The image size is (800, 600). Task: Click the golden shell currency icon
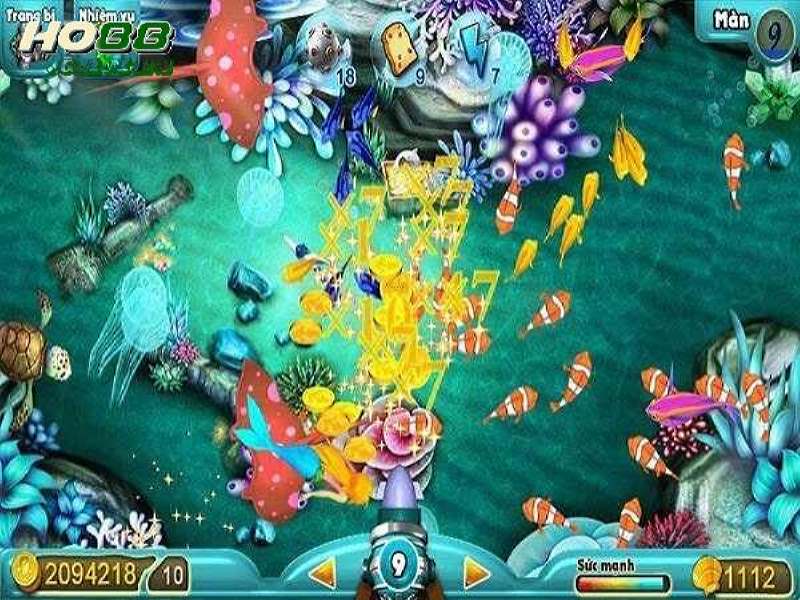(x=706, y=575)
